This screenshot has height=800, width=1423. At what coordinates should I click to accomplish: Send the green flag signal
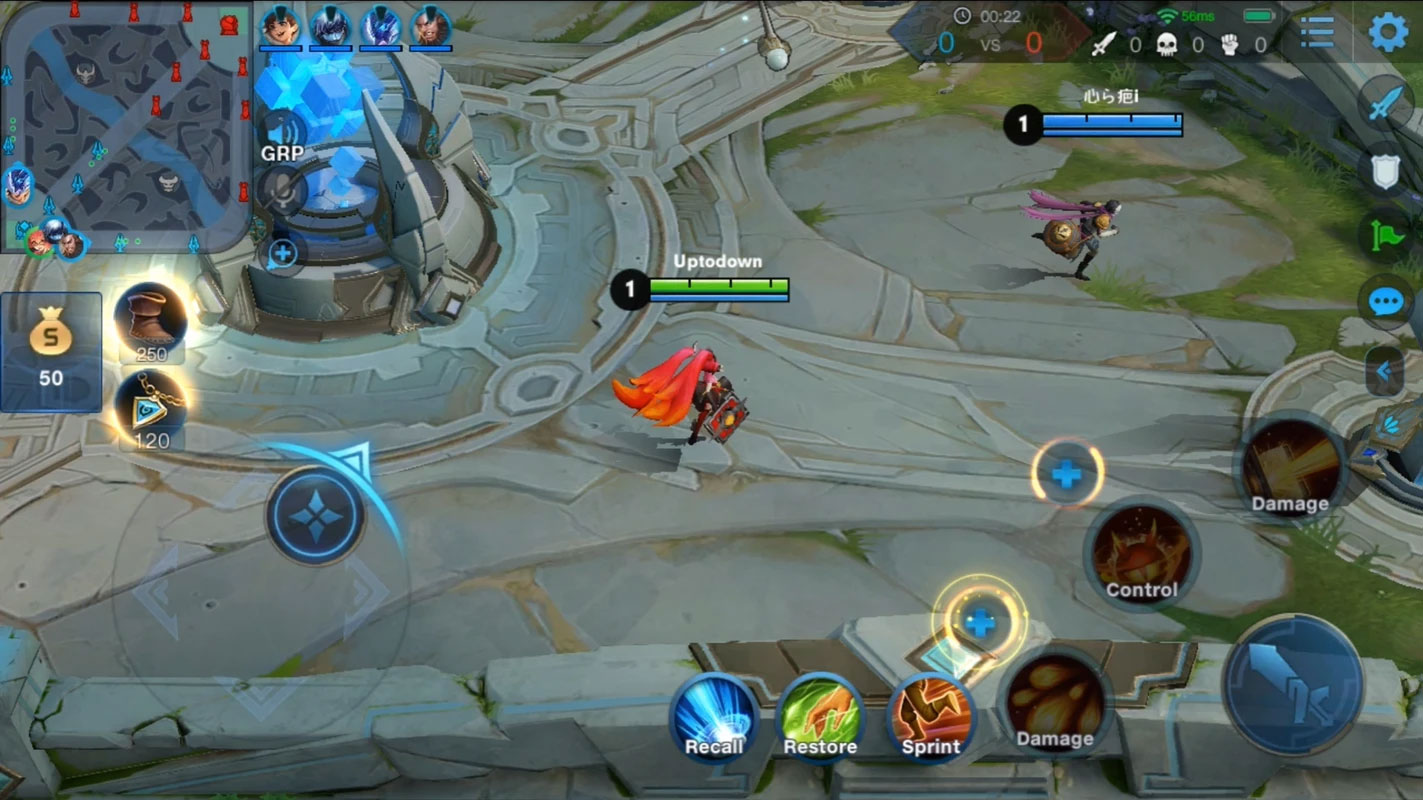coord(1386,237)
